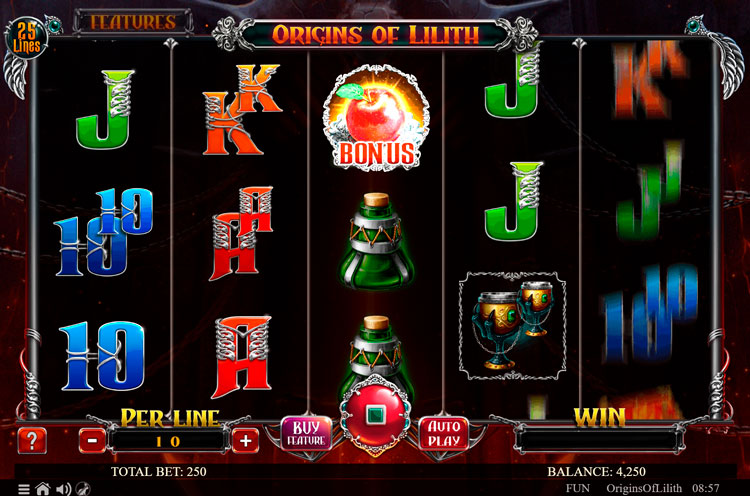The width and height of the screenshot is (750, 496).
Task: Decrease the per line bet with minus
Action: pyautogui.click(x=92, y=439)
